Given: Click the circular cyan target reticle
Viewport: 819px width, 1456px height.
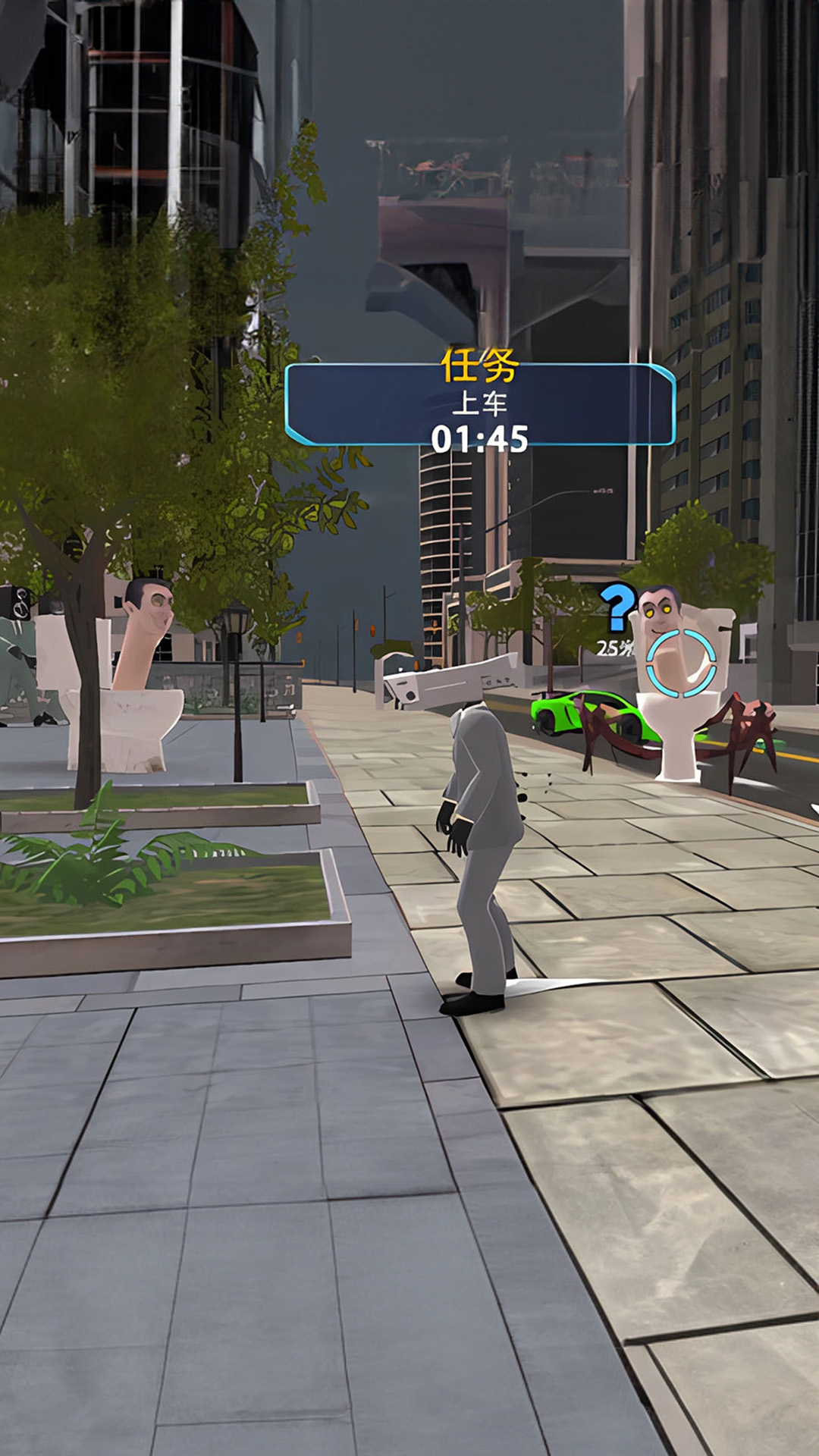Looking at the screenshot, I should tap(681, 662).
